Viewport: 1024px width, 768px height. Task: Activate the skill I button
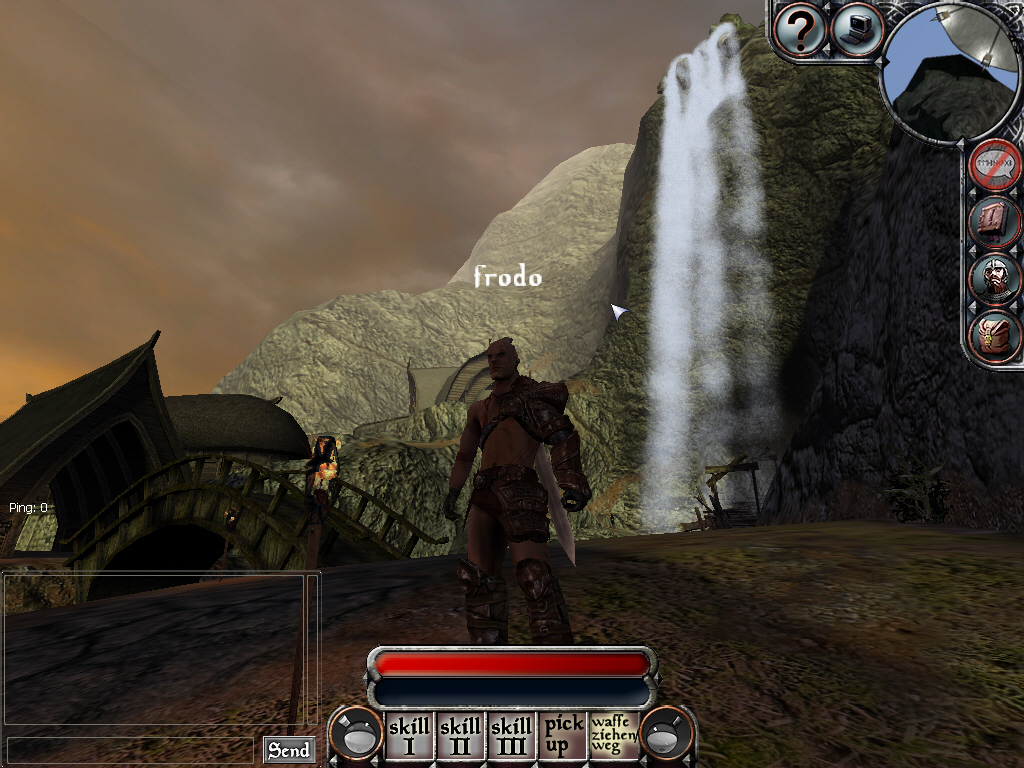coord(409,736)
